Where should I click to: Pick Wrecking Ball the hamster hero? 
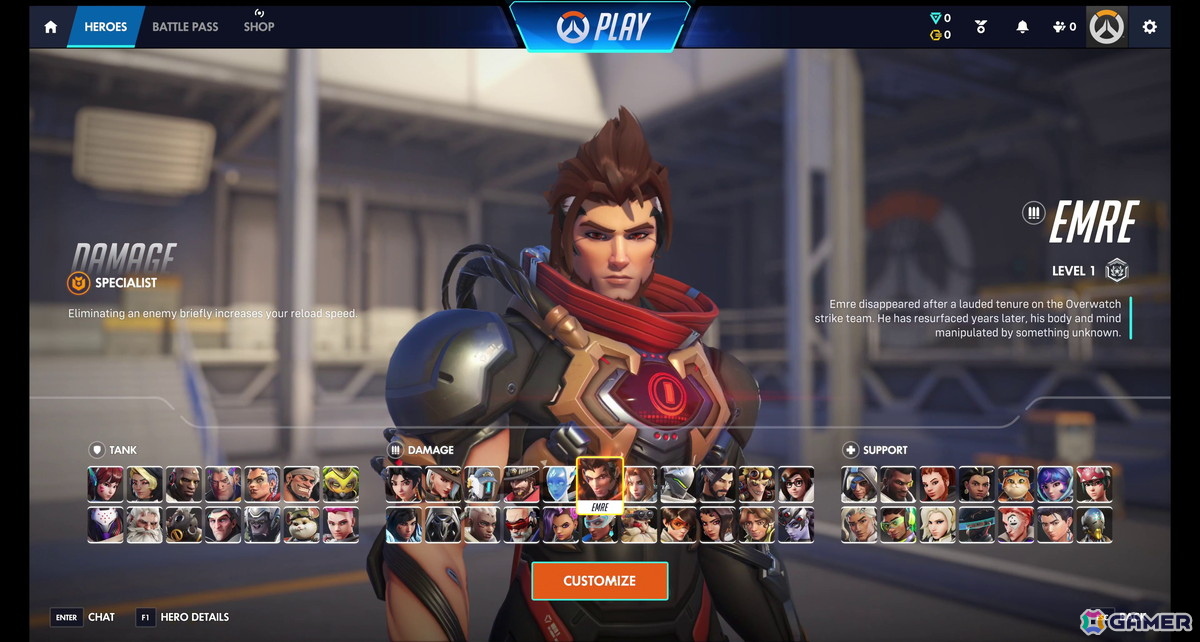click(301, 524)
